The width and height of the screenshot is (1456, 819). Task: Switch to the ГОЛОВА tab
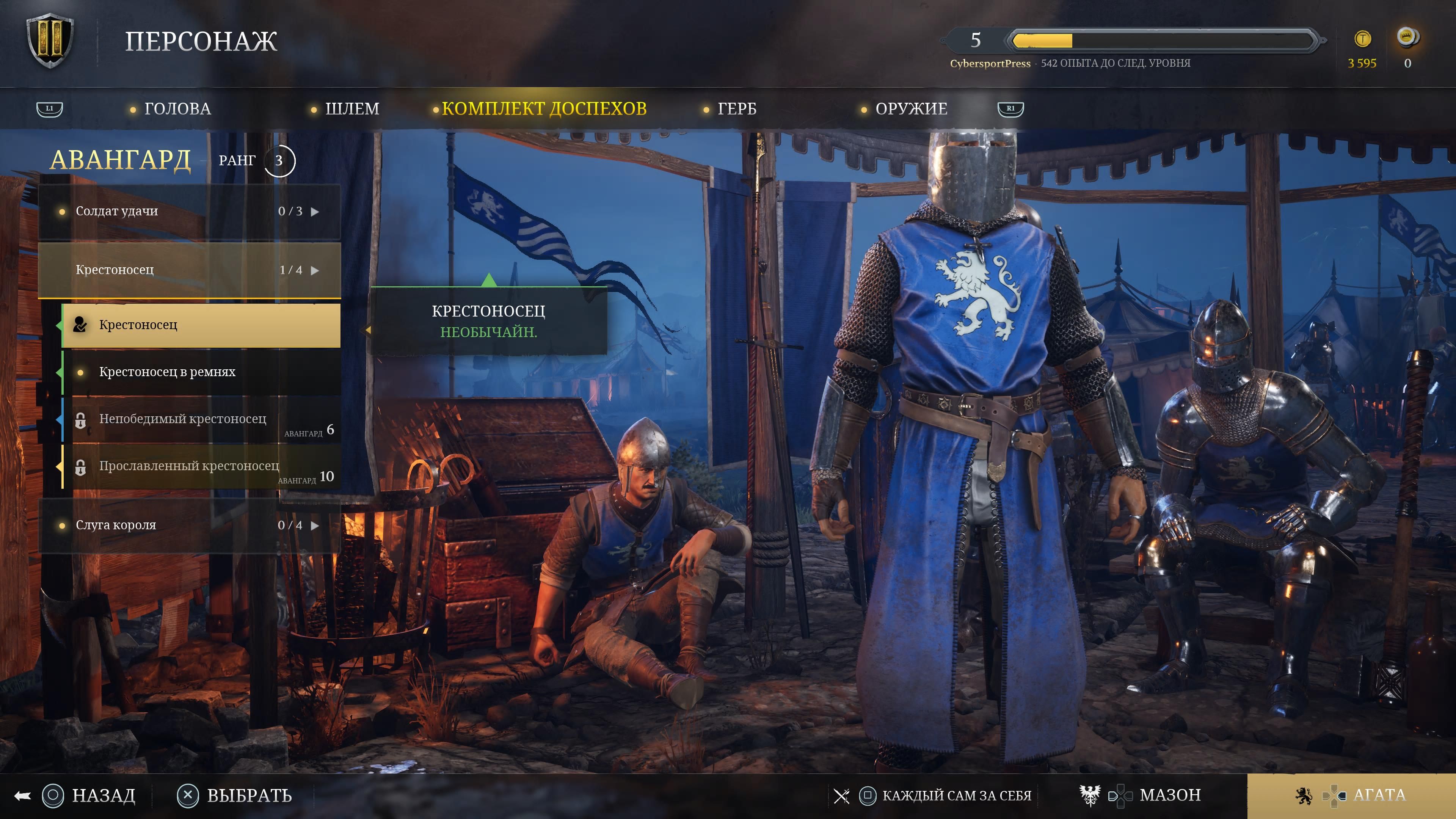[x=177, y=108]
